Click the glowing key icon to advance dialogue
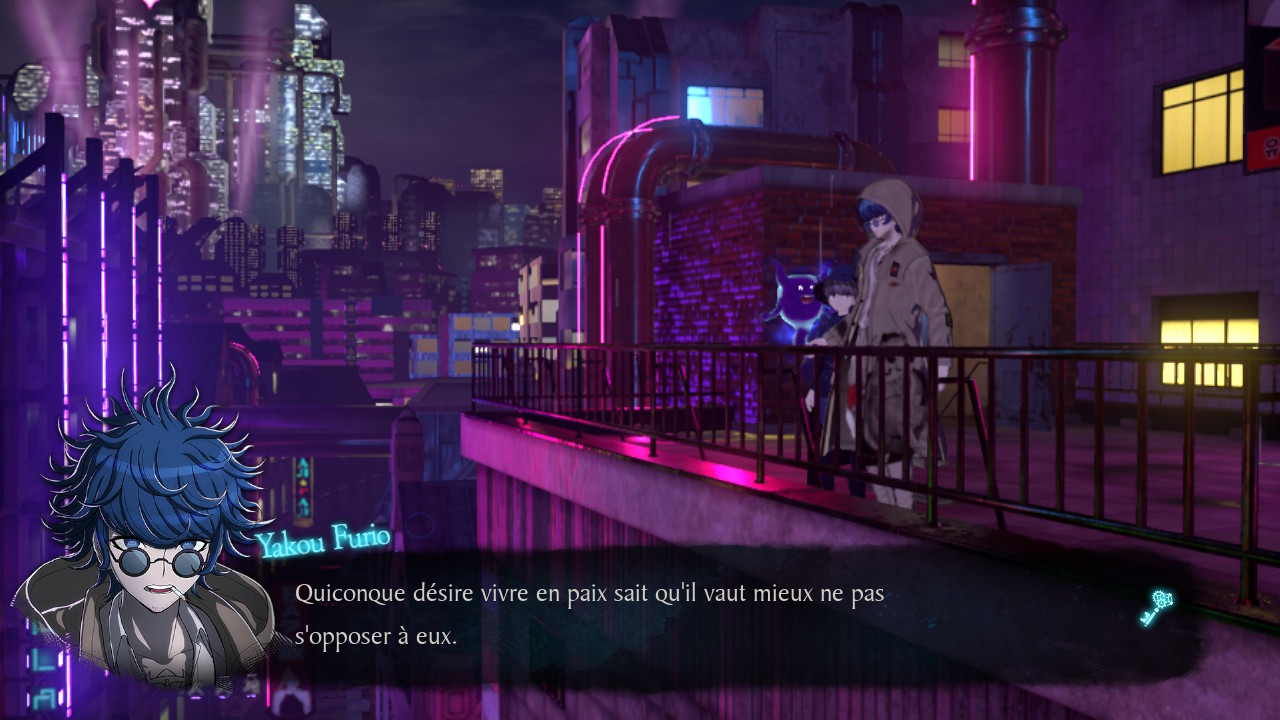1280x720 pixels. [1156, 606]
